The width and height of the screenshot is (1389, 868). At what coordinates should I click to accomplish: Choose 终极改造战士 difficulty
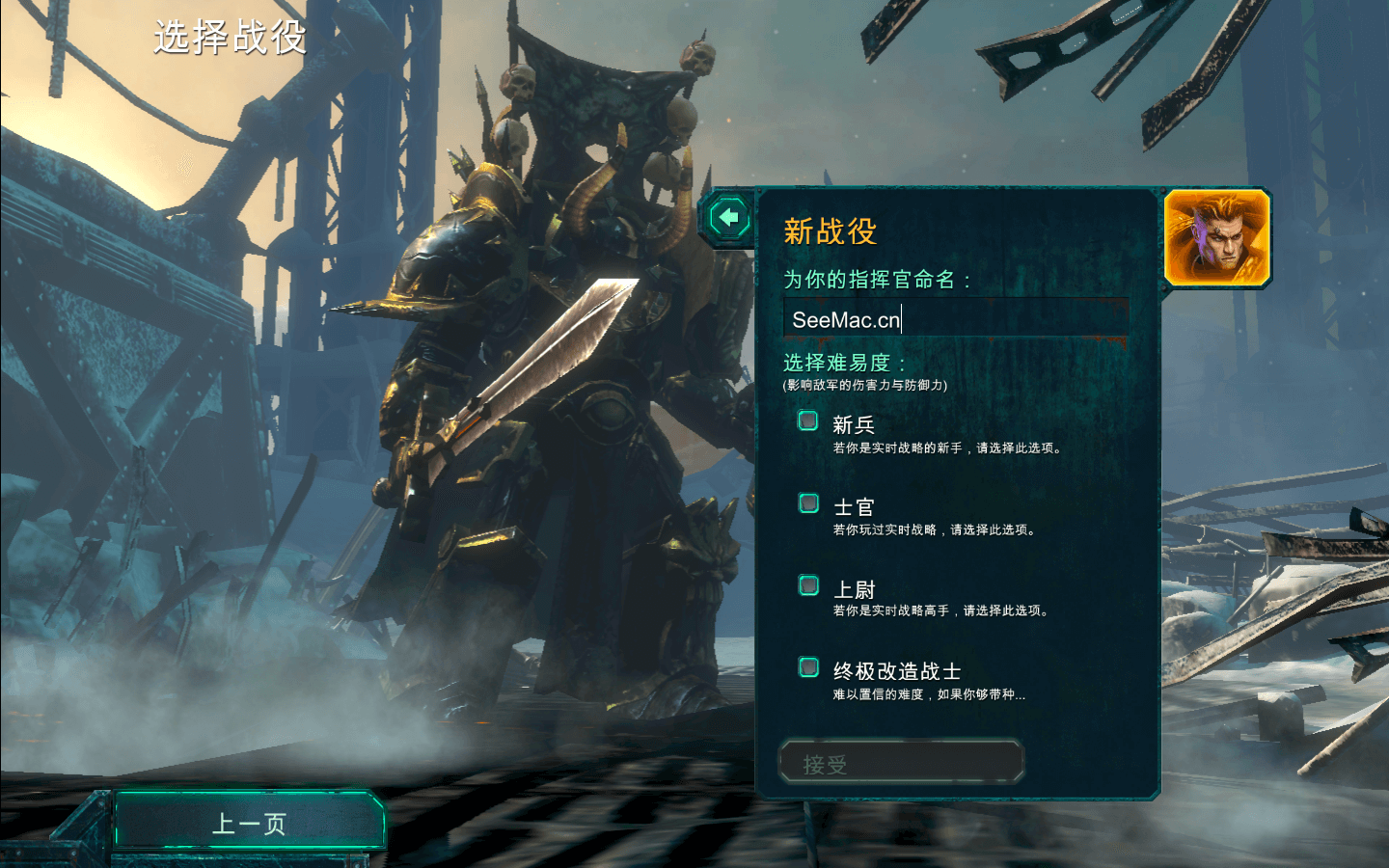point(808,667)
